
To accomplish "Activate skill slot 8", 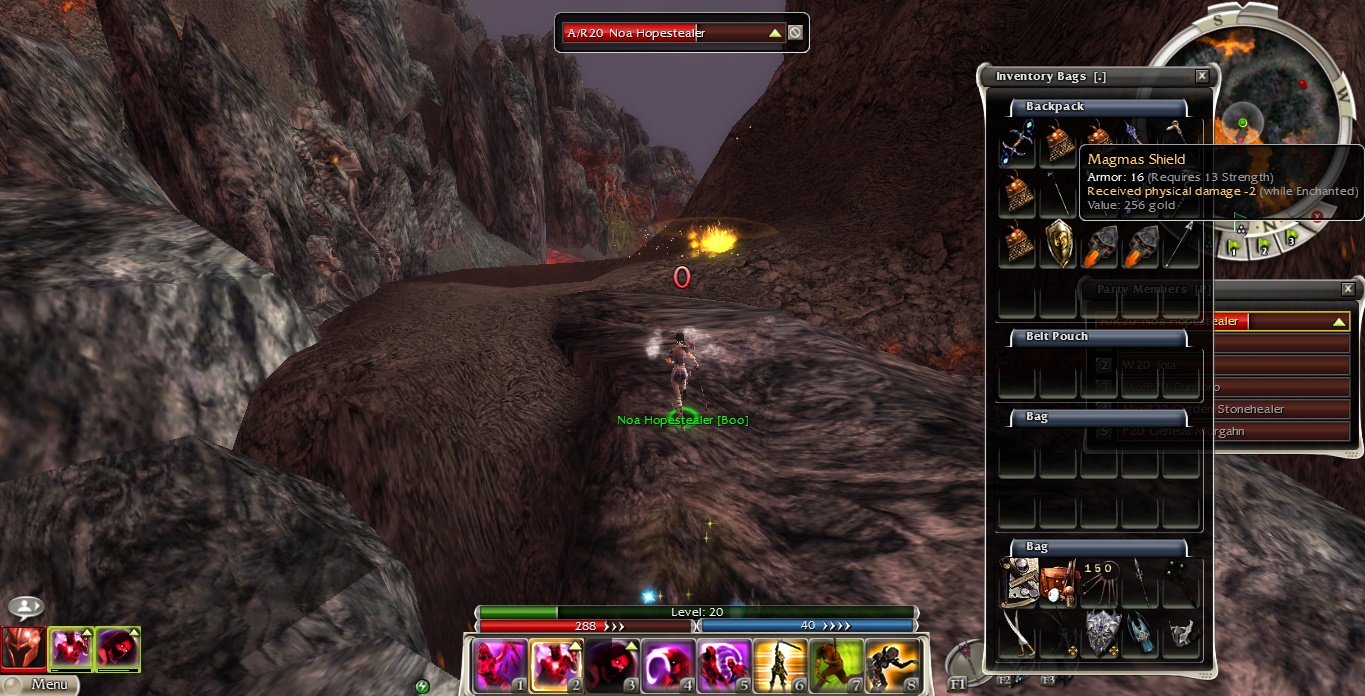I will [x=891, y=665].
